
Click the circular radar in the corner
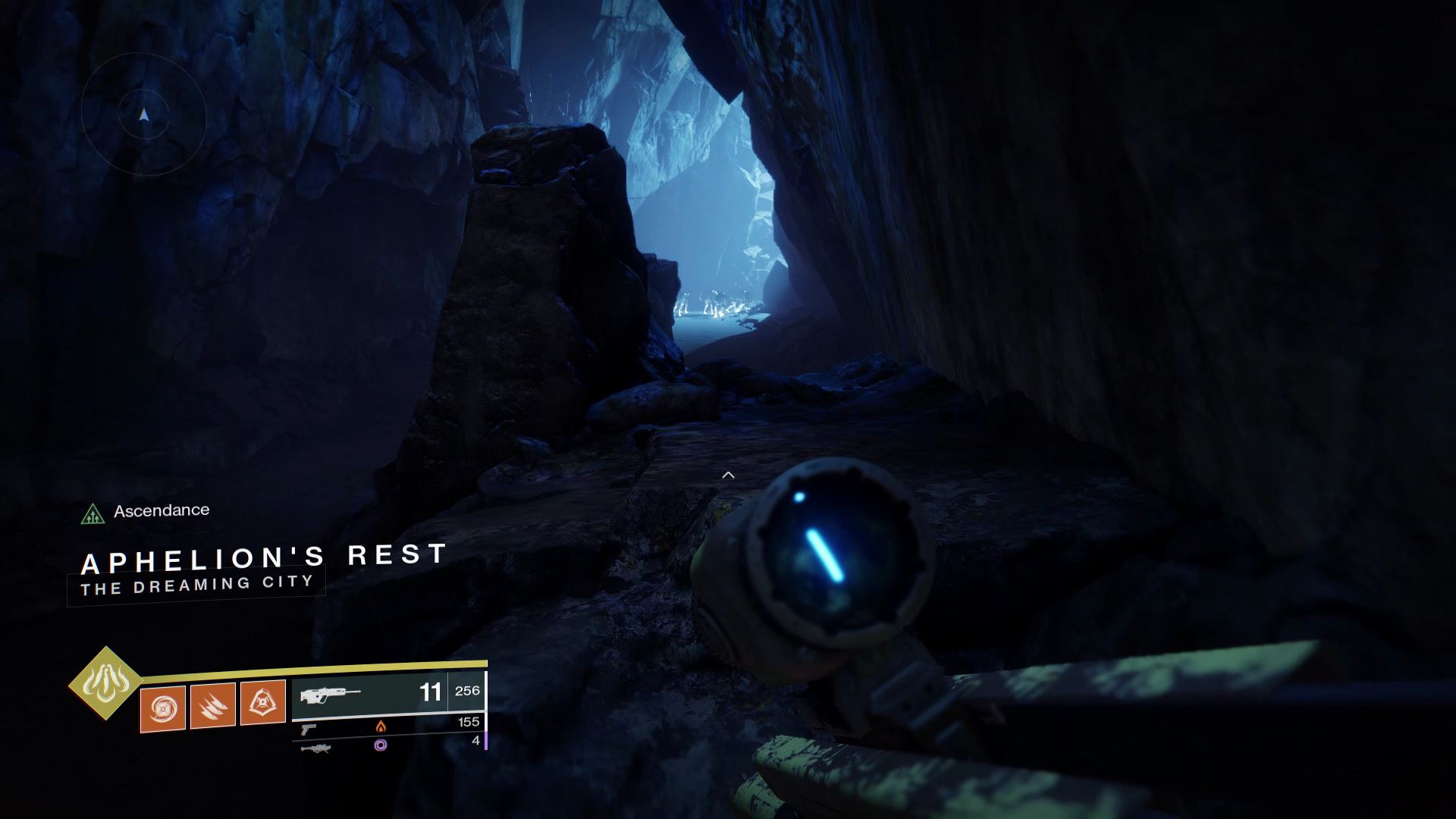[144, 115]
